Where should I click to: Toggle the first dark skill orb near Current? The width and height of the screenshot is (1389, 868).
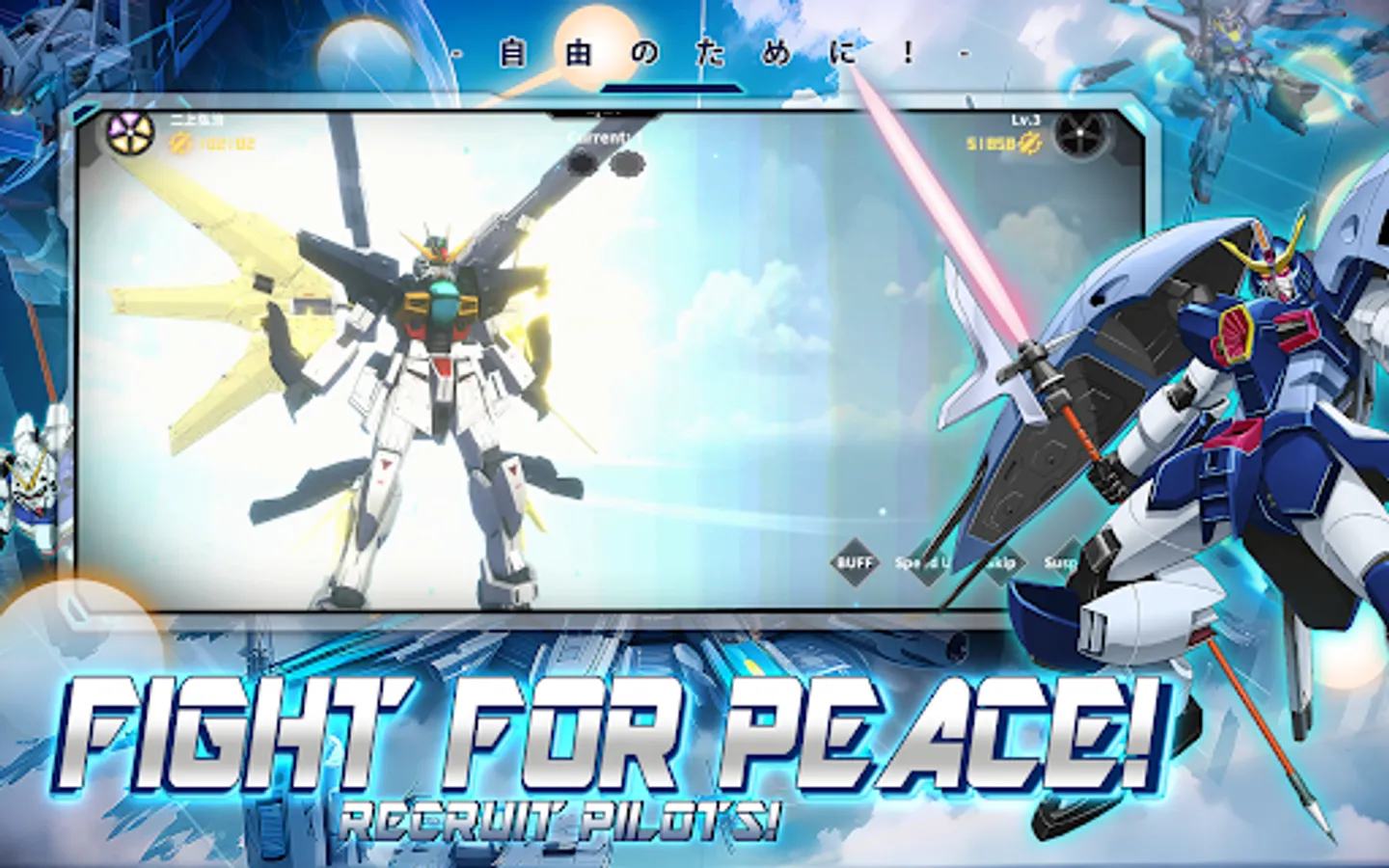tap(583, 163)
